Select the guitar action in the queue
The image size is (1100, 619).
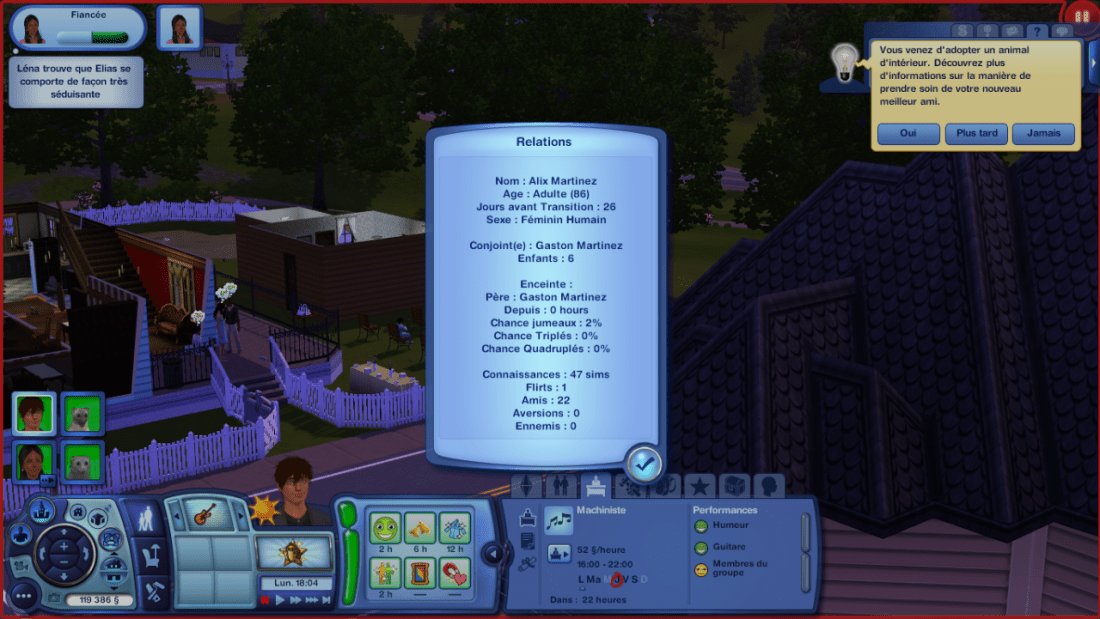click(205, 514)
